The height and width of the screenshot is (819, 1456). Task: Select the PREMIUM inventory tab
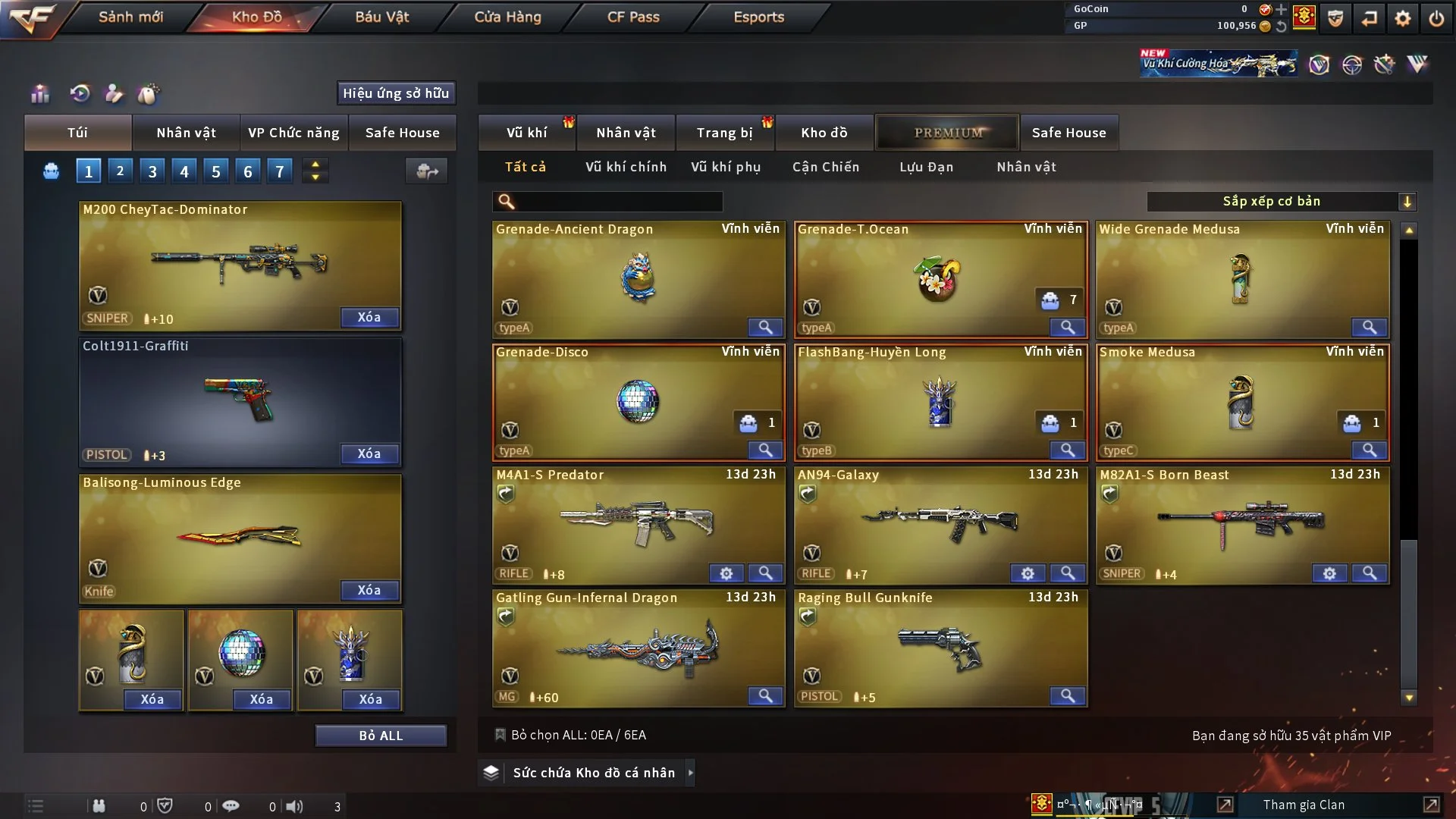pos(947,133)
